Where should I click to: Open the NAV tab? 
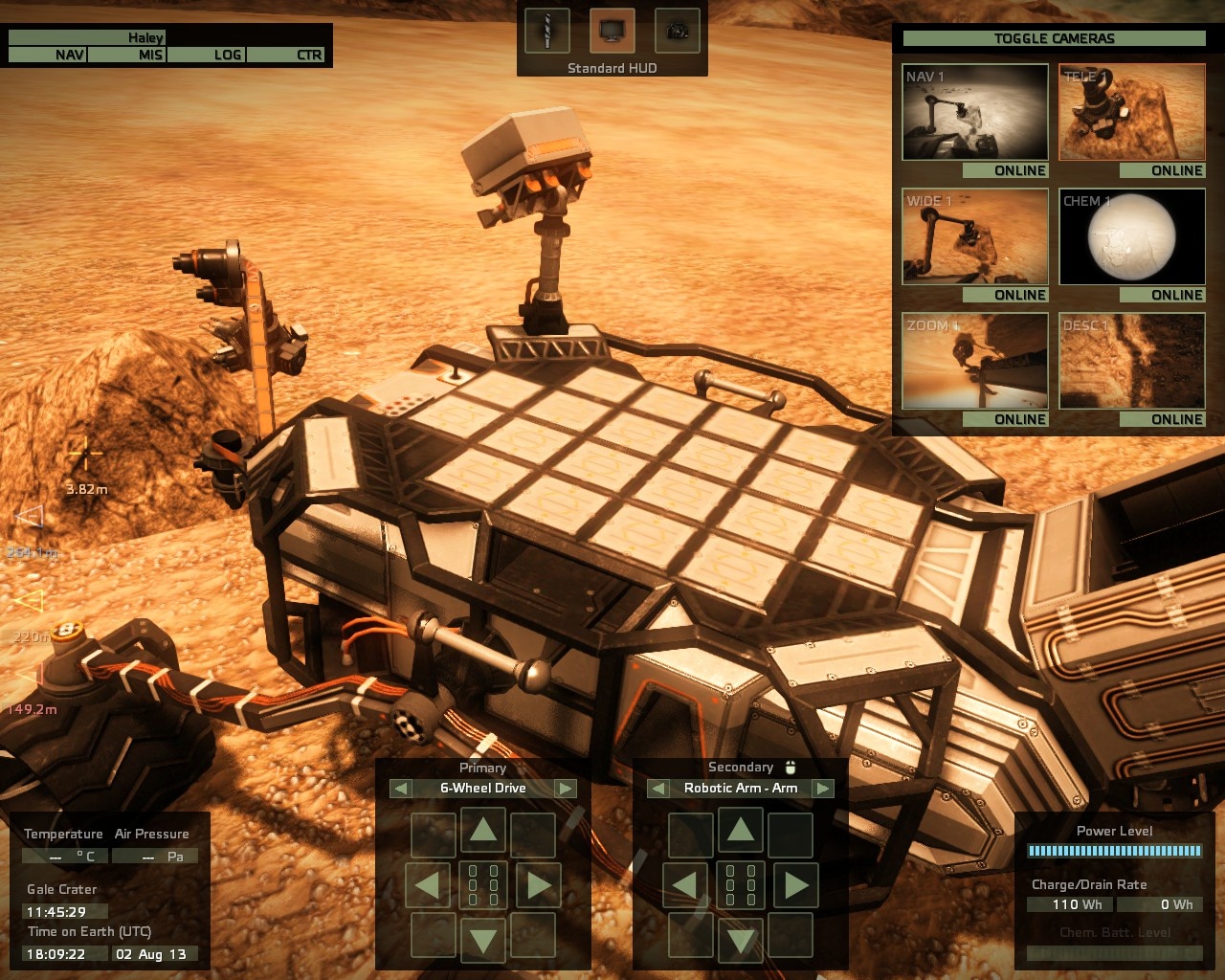(48, 56)
